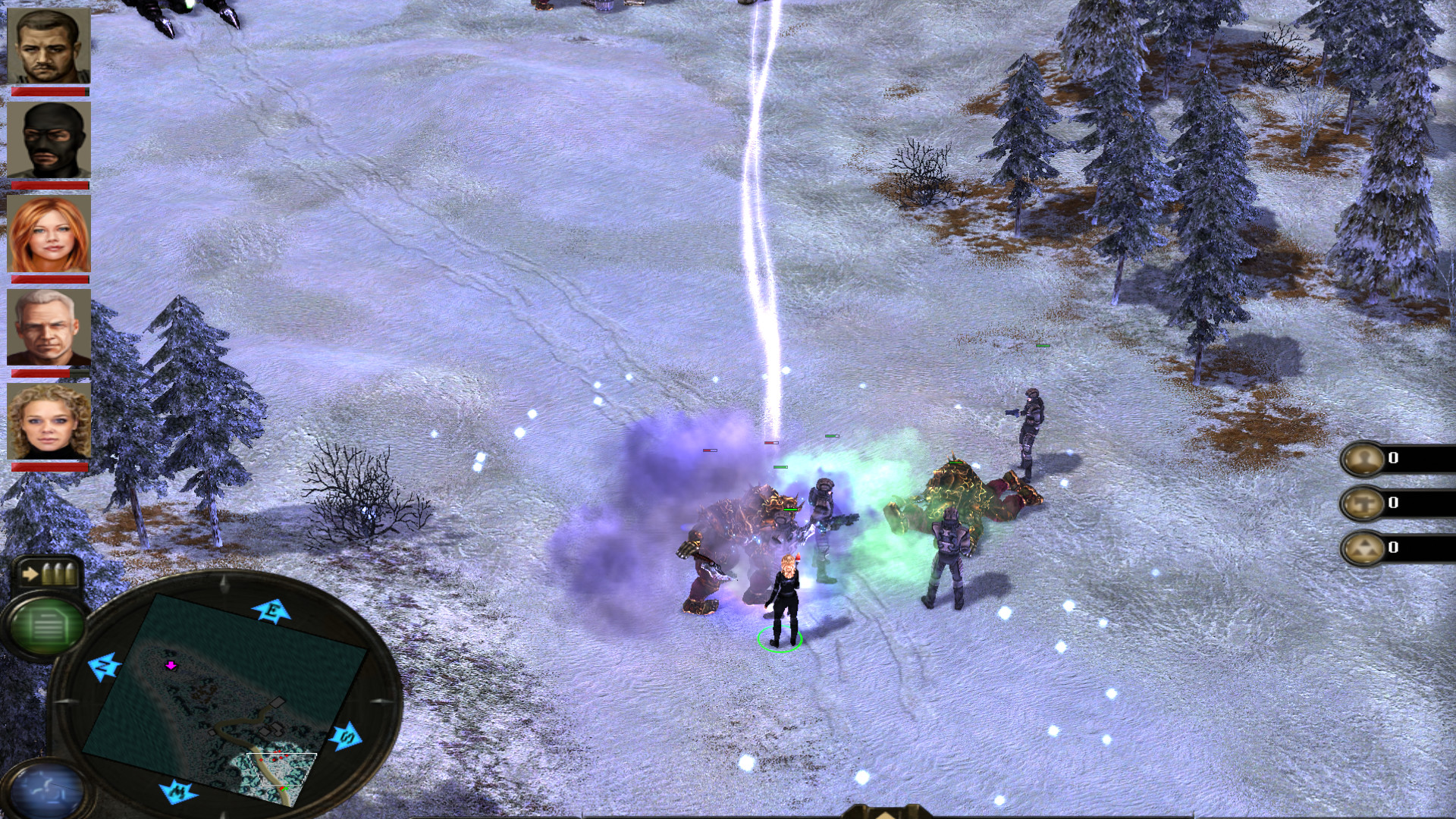The image size is (1456, 819).
Task: Click the person-head counter icon
Action: (x=1367, y=459)
